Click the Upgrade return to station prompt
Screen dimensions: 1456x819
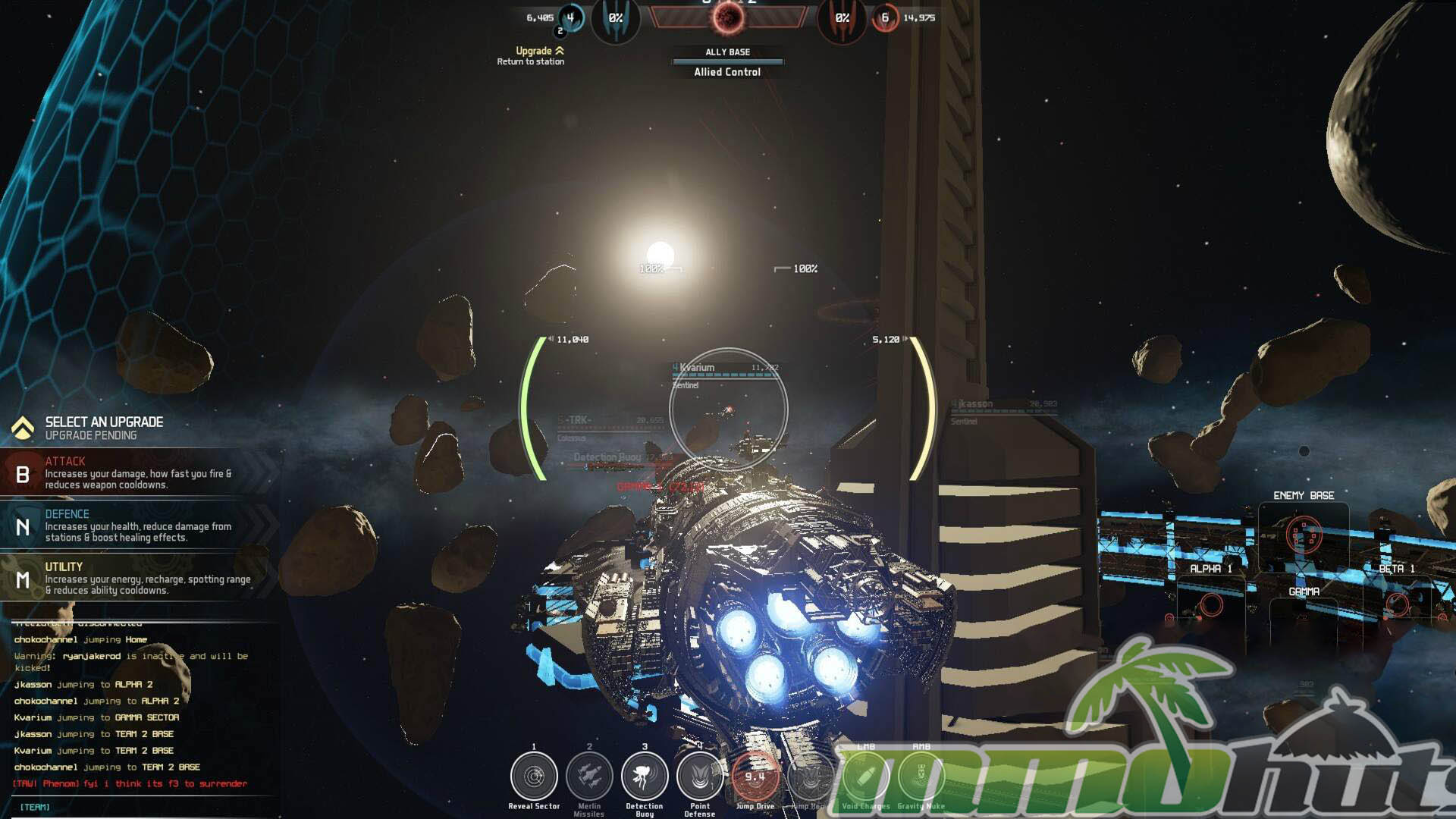click(x=531, y=55)
